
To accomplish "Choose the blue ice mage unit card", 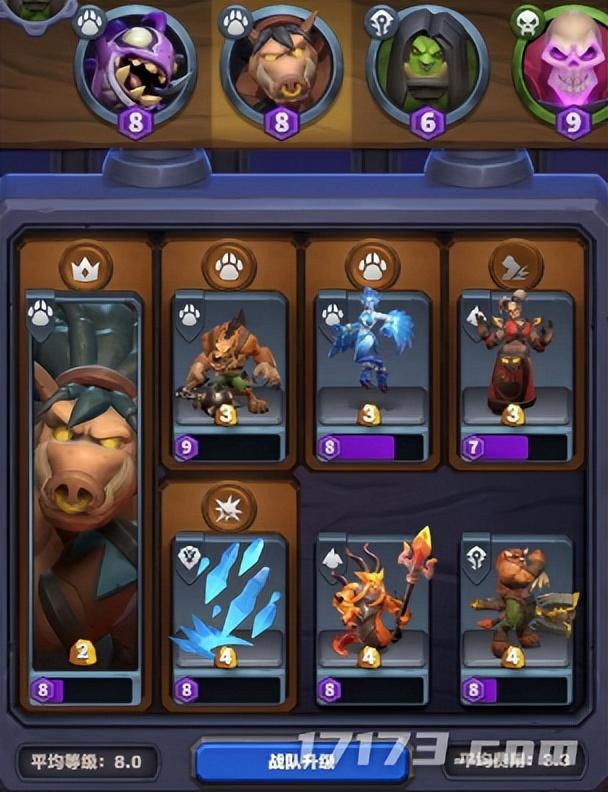I will tap(373, 370).
